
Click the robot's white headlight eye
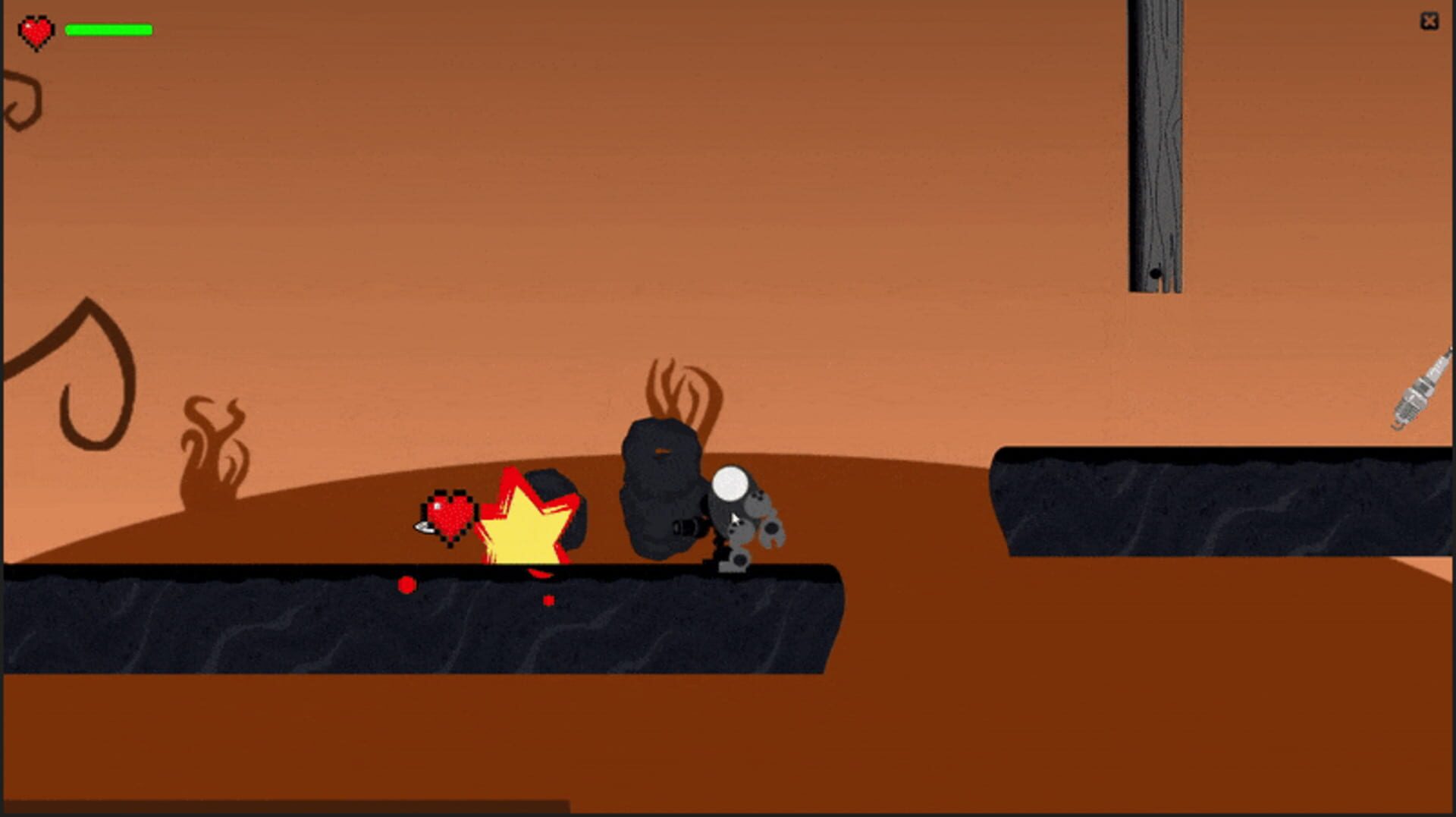tap(730, 484)
